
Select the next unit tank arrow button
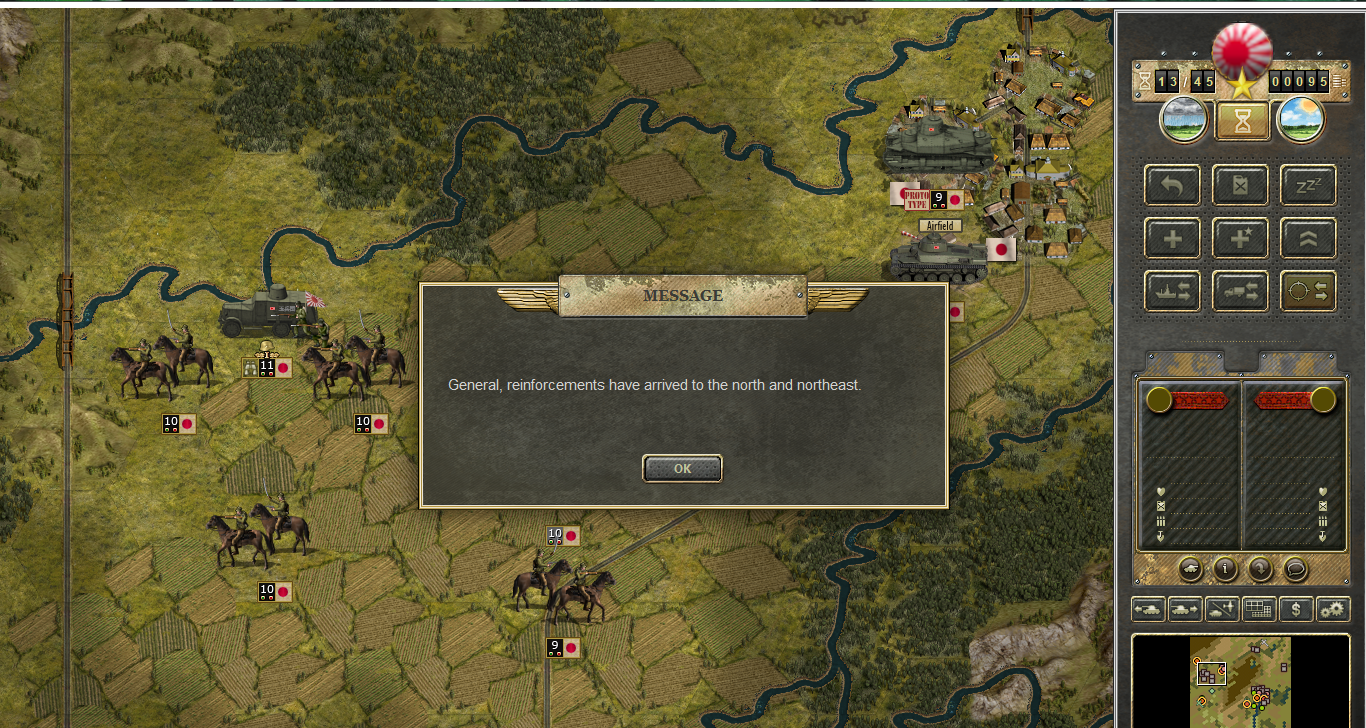click(x=1184, y=608)
